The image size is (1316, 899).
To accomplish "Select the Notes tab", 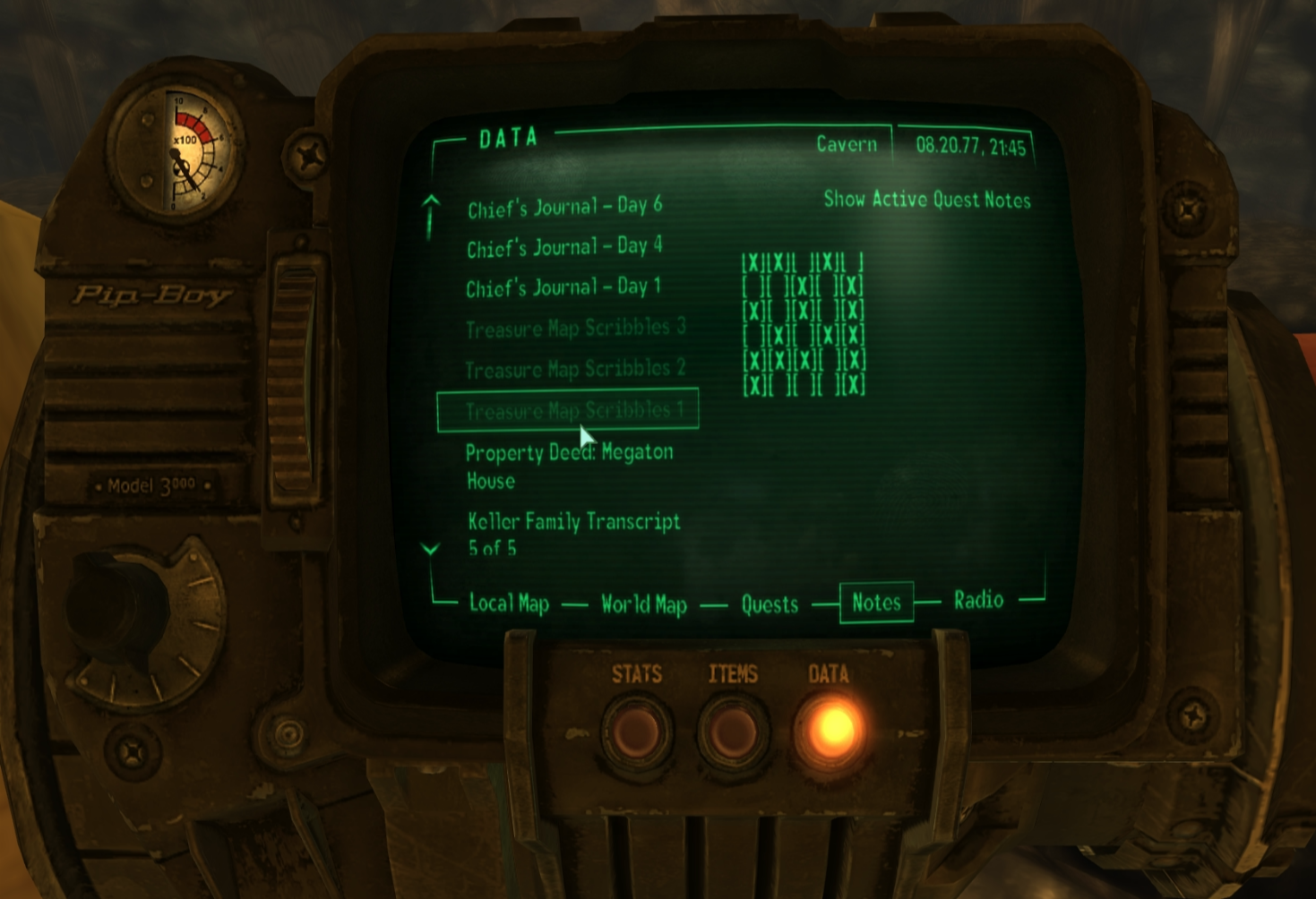I will pos(876,603).
